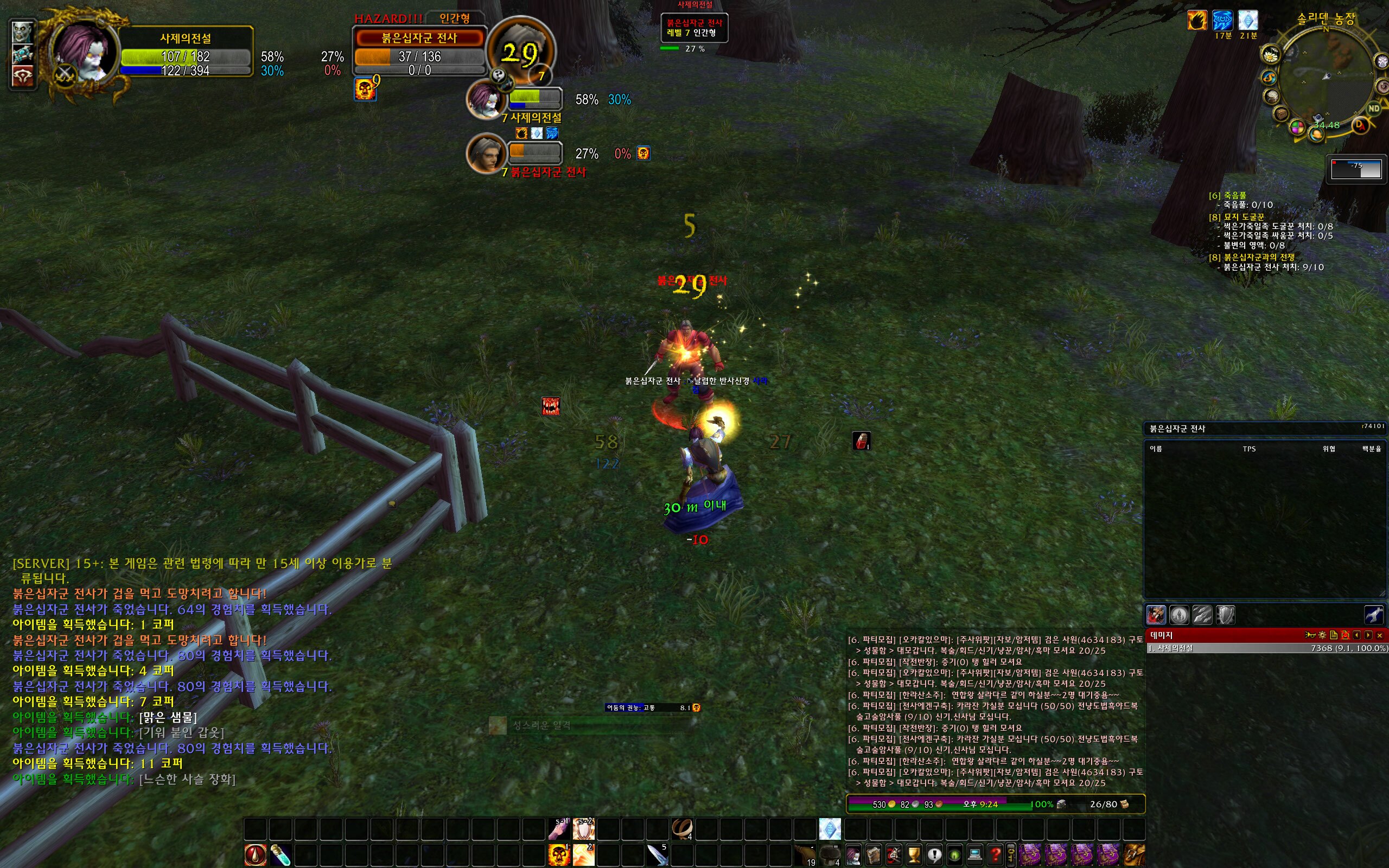1389x868 pixels.
Task: Close the 데미지 damage meter window
Action: 1379,635
